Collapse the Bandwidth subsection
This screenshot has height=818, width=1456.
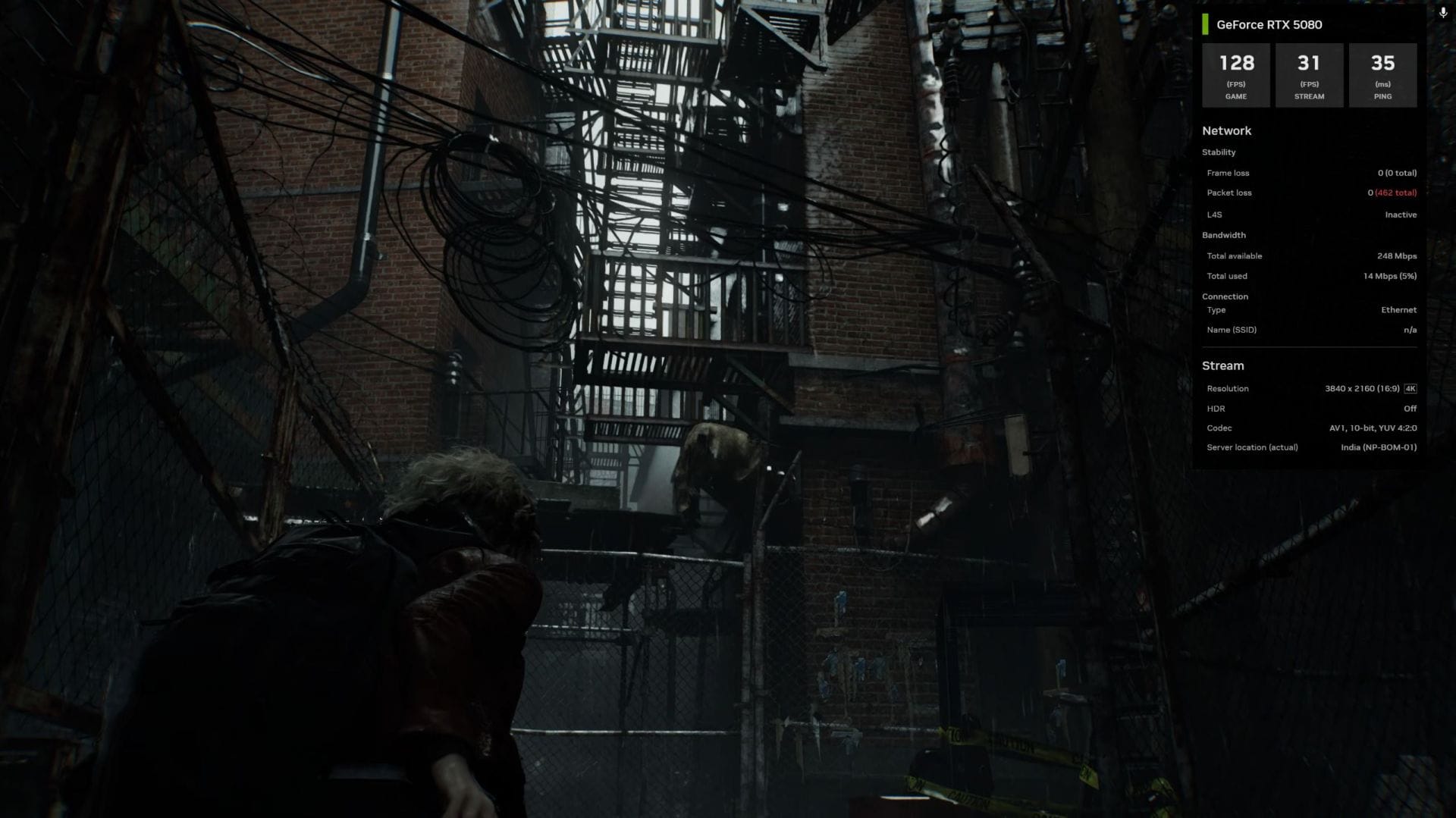point(1224,235)
